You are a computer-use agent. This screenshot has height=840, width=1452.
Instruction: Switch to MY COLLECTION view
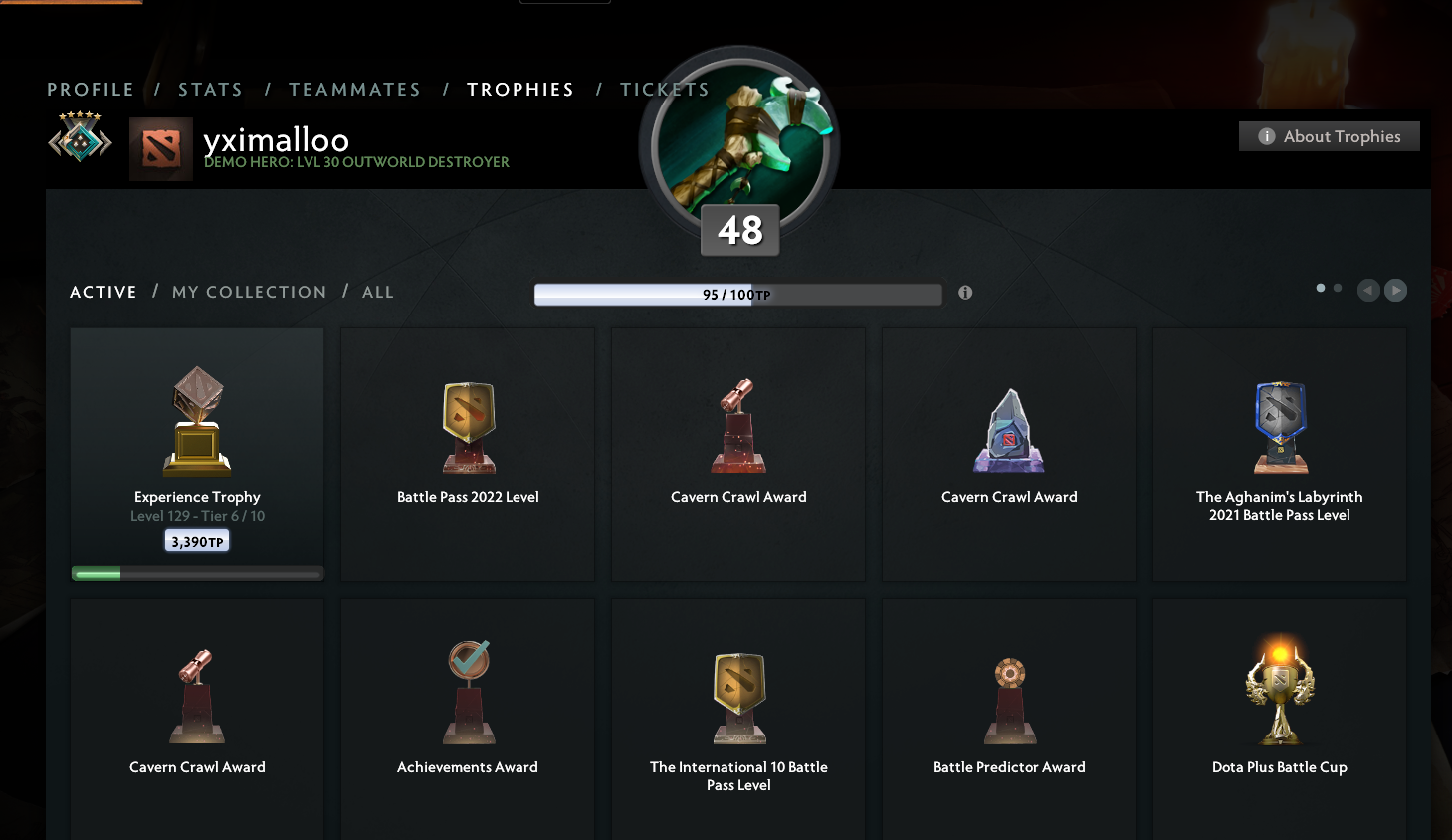tap(249, 291)
